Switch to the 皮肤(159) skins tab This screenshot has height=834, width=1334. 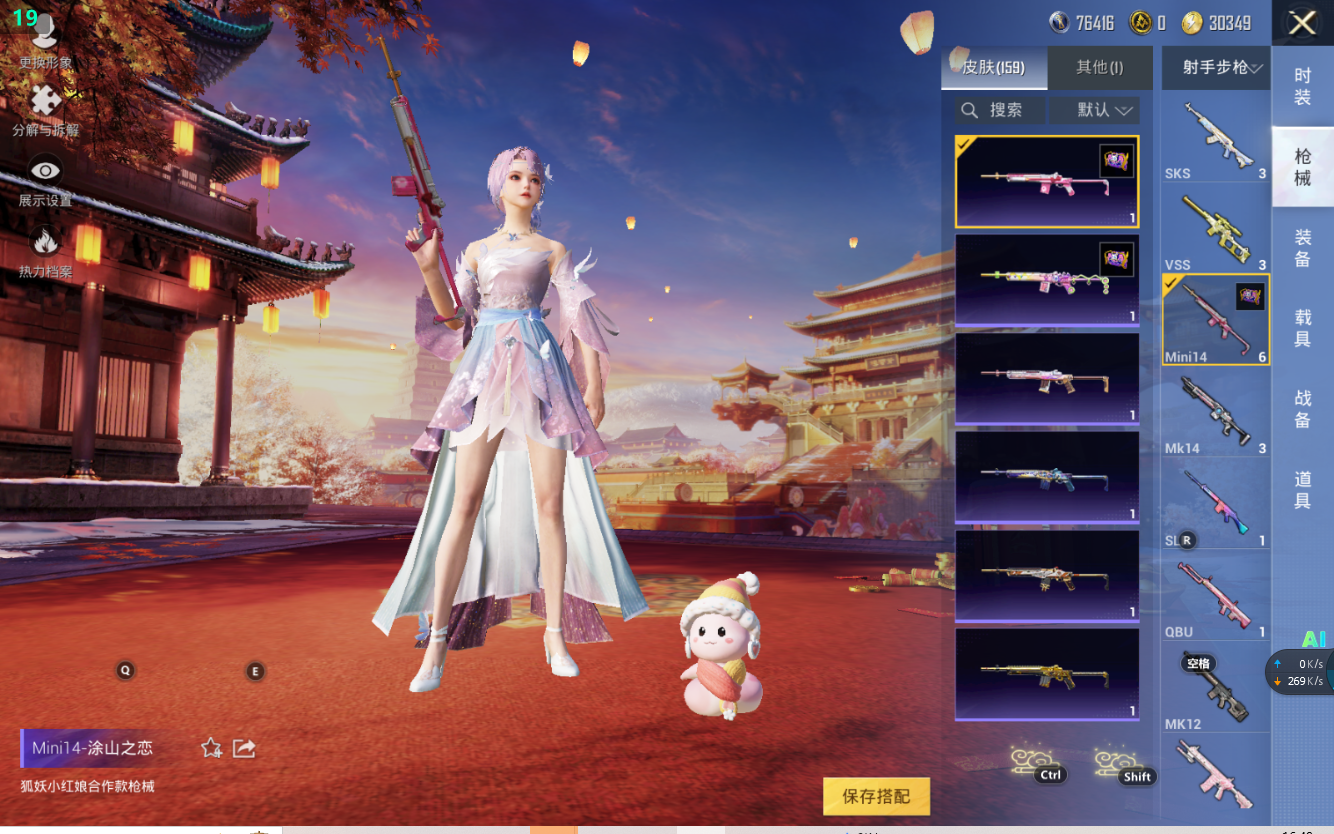click(994, 68)
